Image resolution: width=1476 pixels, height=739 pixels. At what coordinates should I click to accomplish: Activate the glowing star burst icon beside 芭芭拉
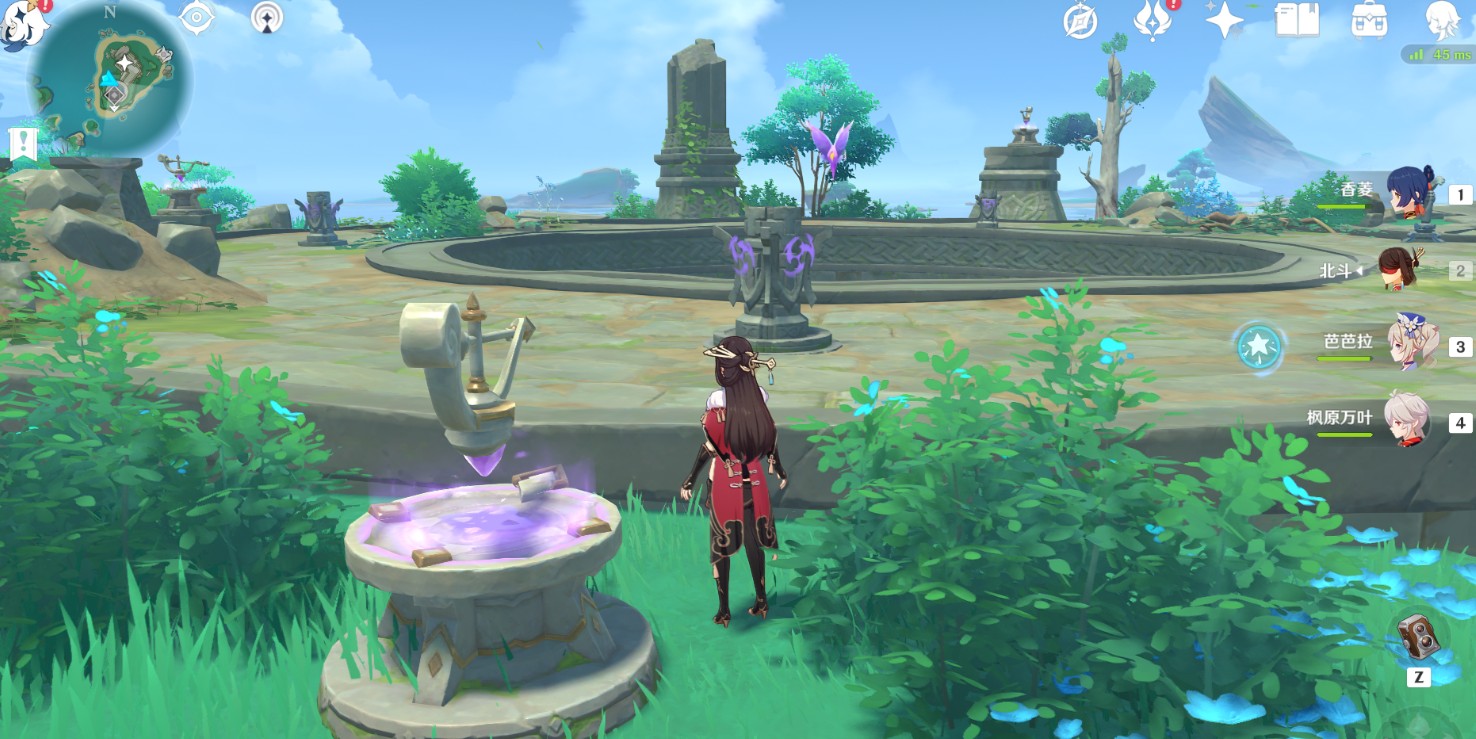coord(1257,347)
